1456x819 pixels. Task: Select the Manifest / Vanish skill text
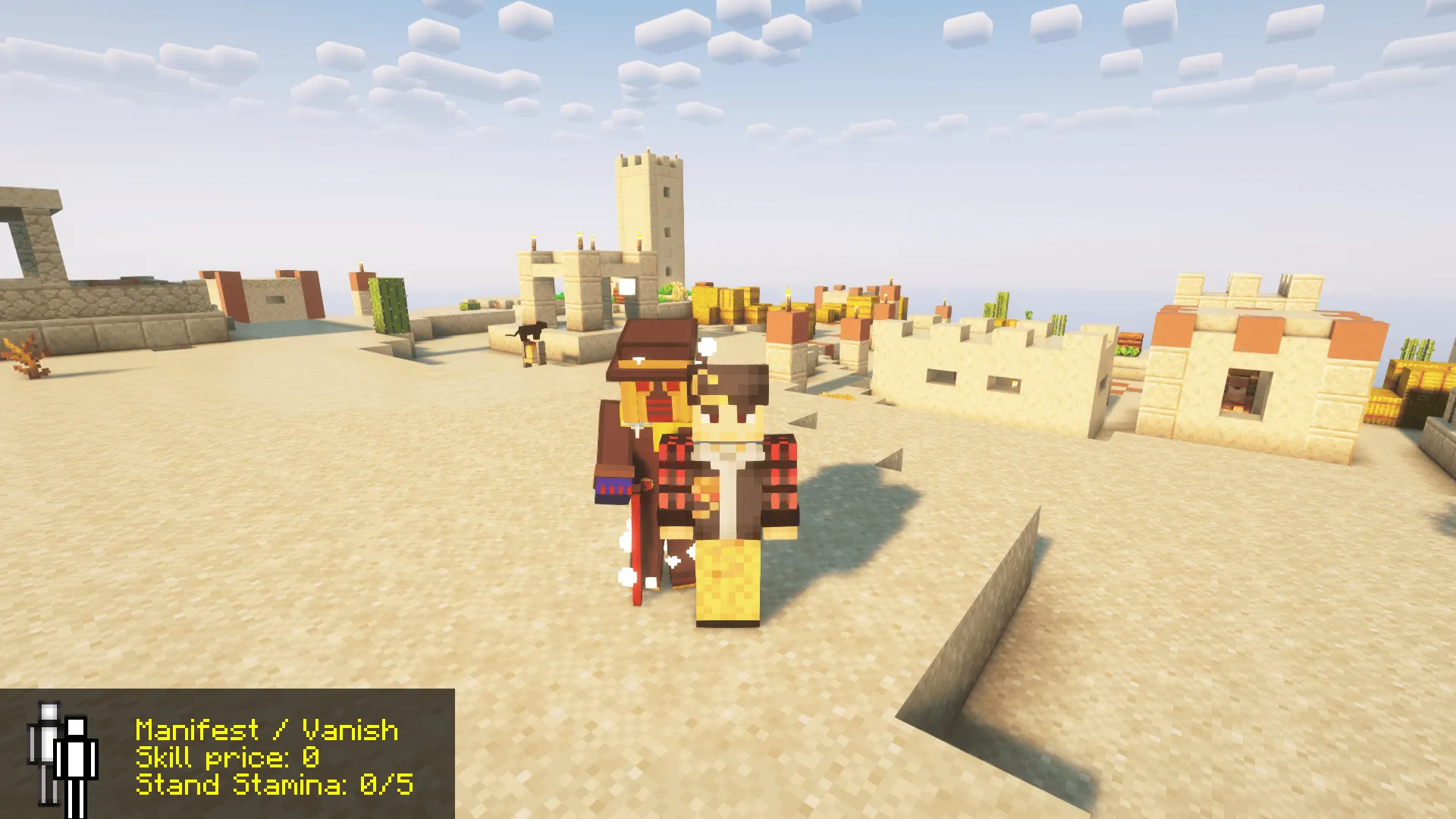(265, 730)
